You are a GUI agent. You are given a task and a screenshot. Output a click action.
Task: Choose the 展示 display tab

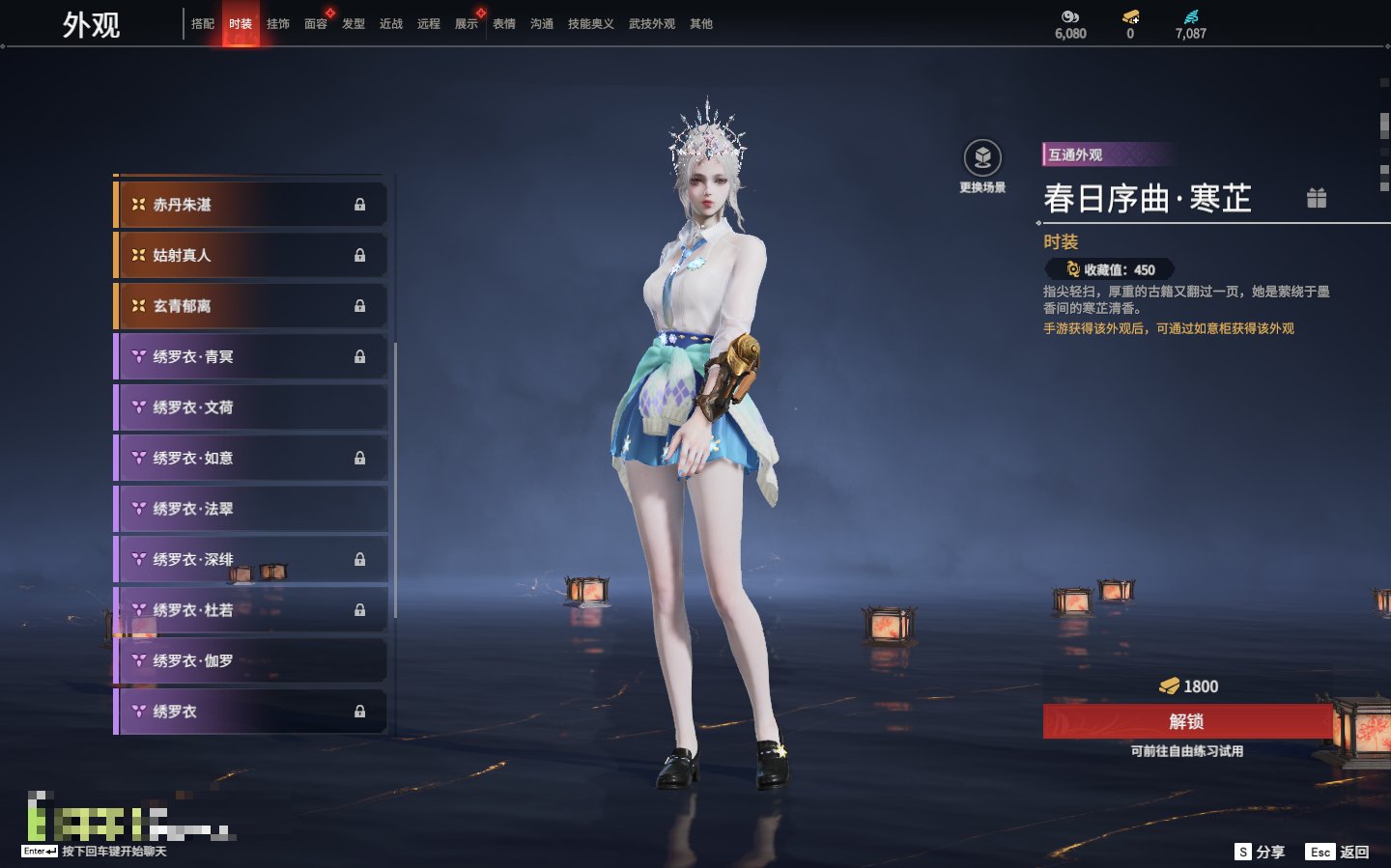click(x=467, y=24)
